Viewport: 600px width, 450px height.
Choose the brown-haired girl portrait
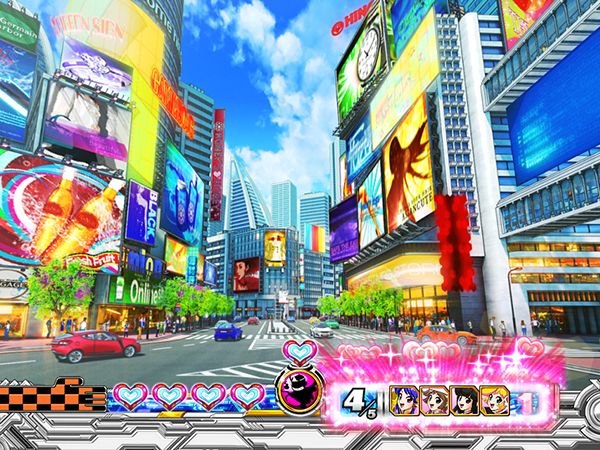[x=438, y=398]
